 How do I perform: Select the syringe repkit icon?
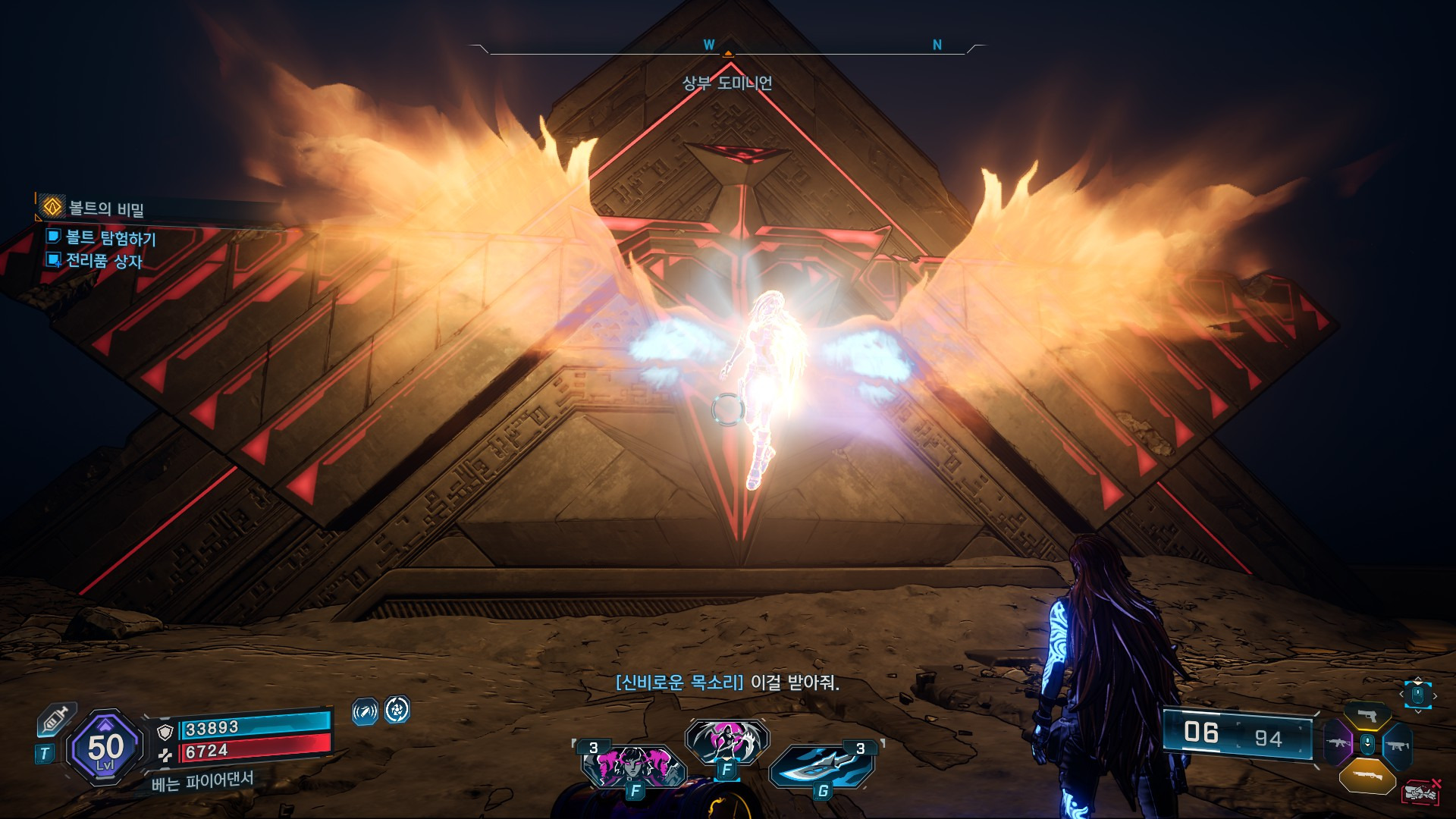57,719
